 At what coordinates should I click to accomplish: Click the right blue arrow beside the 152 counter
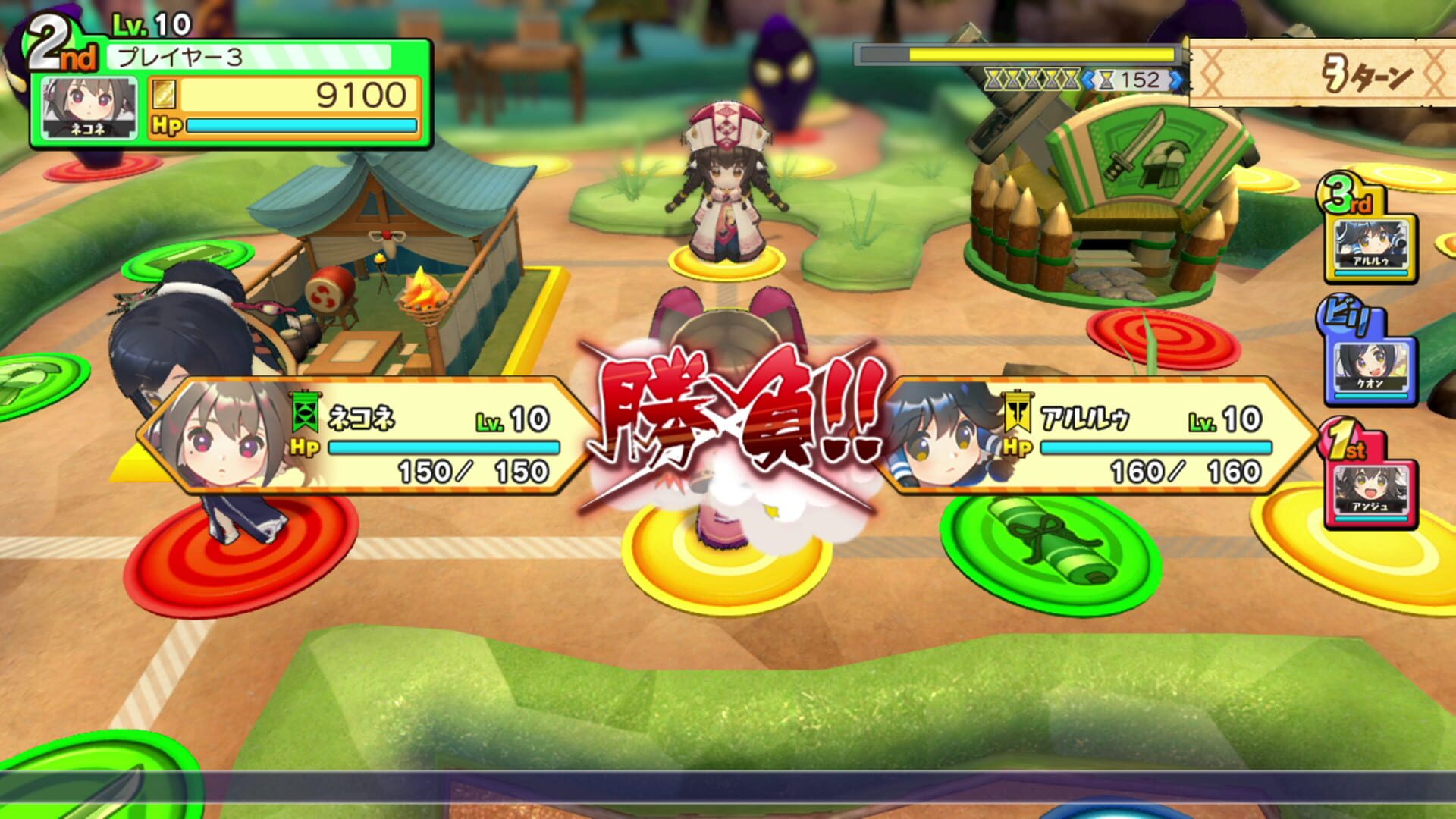click(x=1175, y=79)
